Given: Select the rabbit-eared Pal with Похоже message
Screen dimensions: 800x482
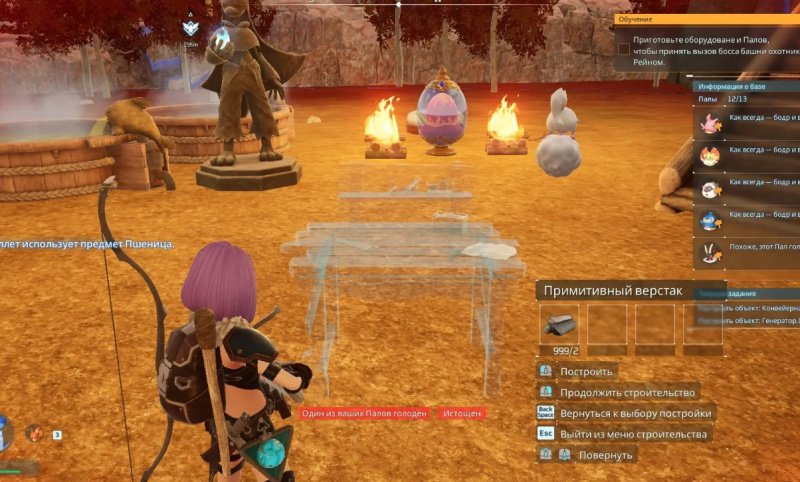Looking at the screenshot, I should click(710, 252).
